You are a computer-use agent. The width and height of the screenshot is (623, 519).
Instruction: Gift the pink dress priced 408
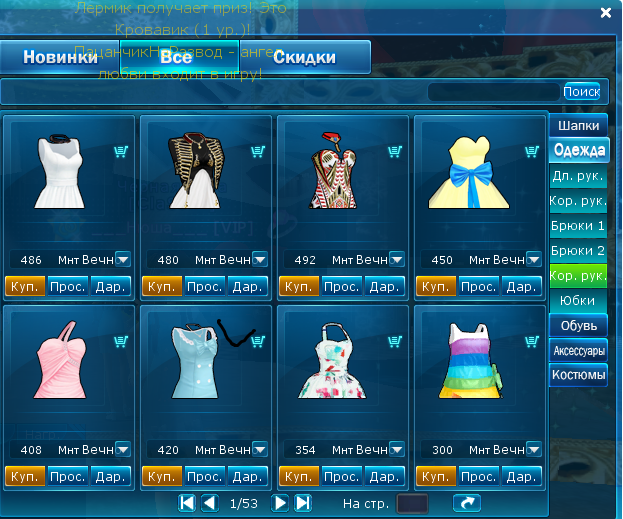110,476
